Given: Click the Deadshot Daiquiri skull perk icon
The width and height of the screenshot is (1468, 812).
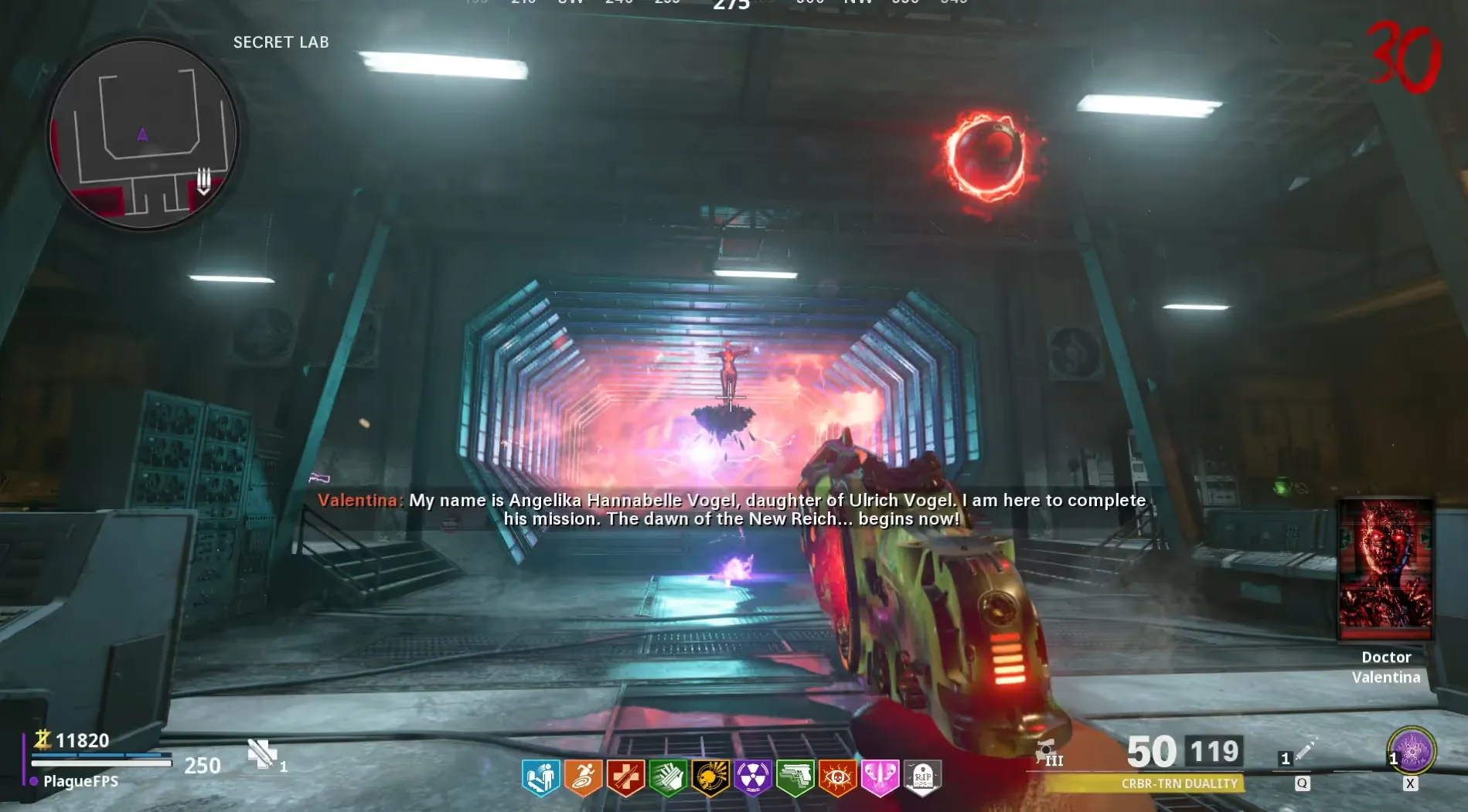Looking at the screenshot, I should point(710,776).
